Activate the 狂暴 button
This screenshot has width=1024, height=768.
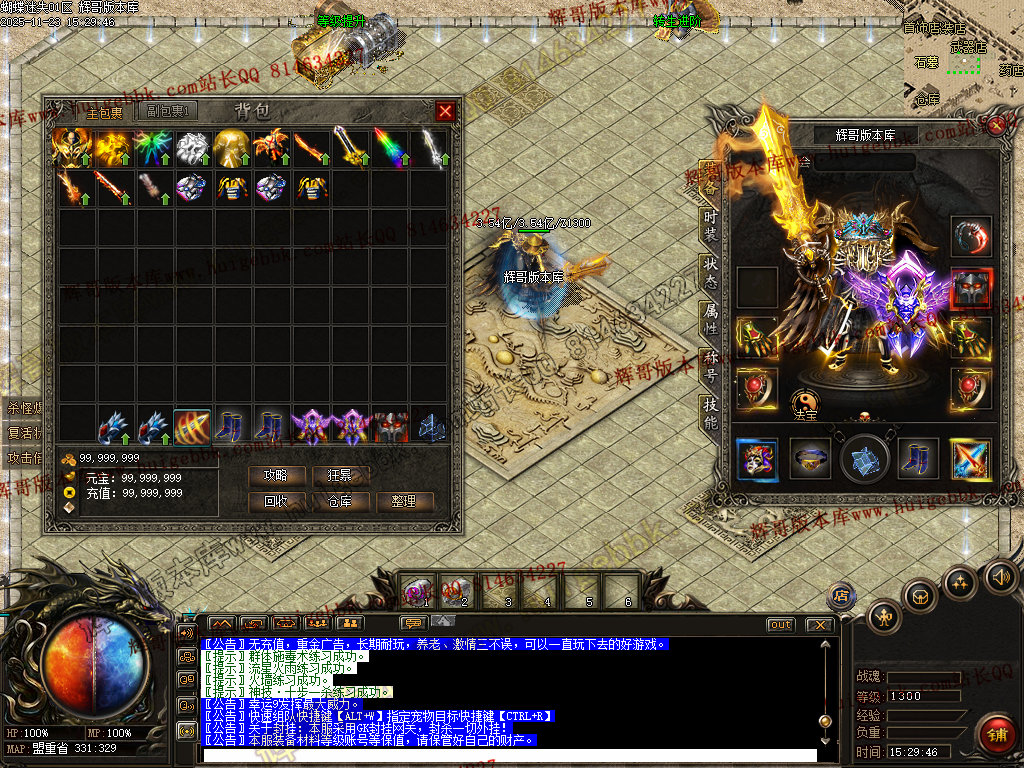pos(340,475)
